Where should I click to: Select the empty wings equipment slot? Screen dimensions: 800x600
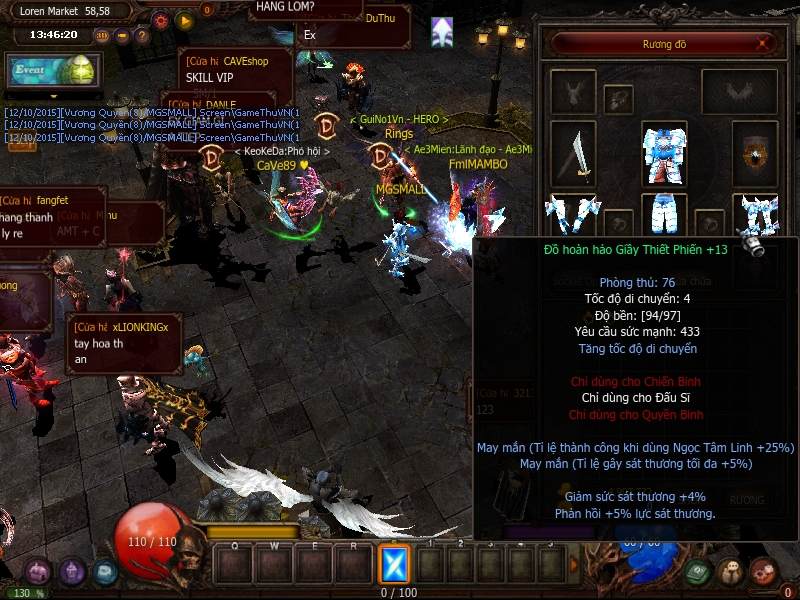pos(739,92)
